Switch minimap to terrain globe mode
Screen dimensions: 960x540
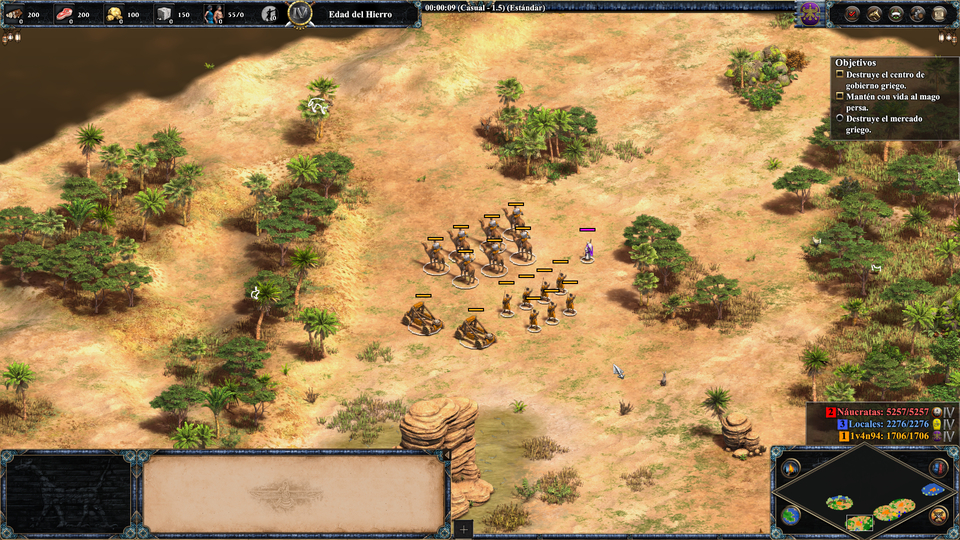[x=791, y=516]
